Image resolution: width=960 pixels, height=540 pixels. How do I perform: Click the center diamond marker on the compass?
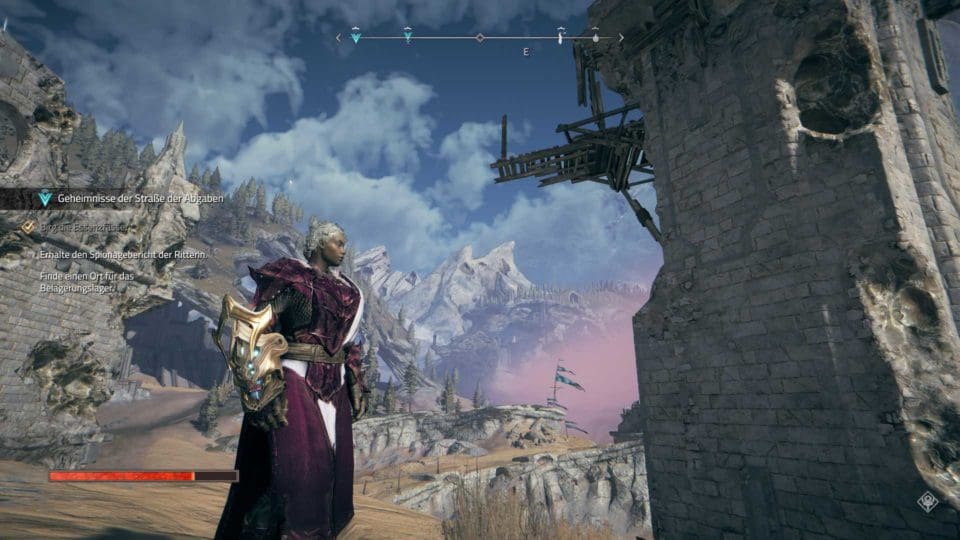pos(480,38)
